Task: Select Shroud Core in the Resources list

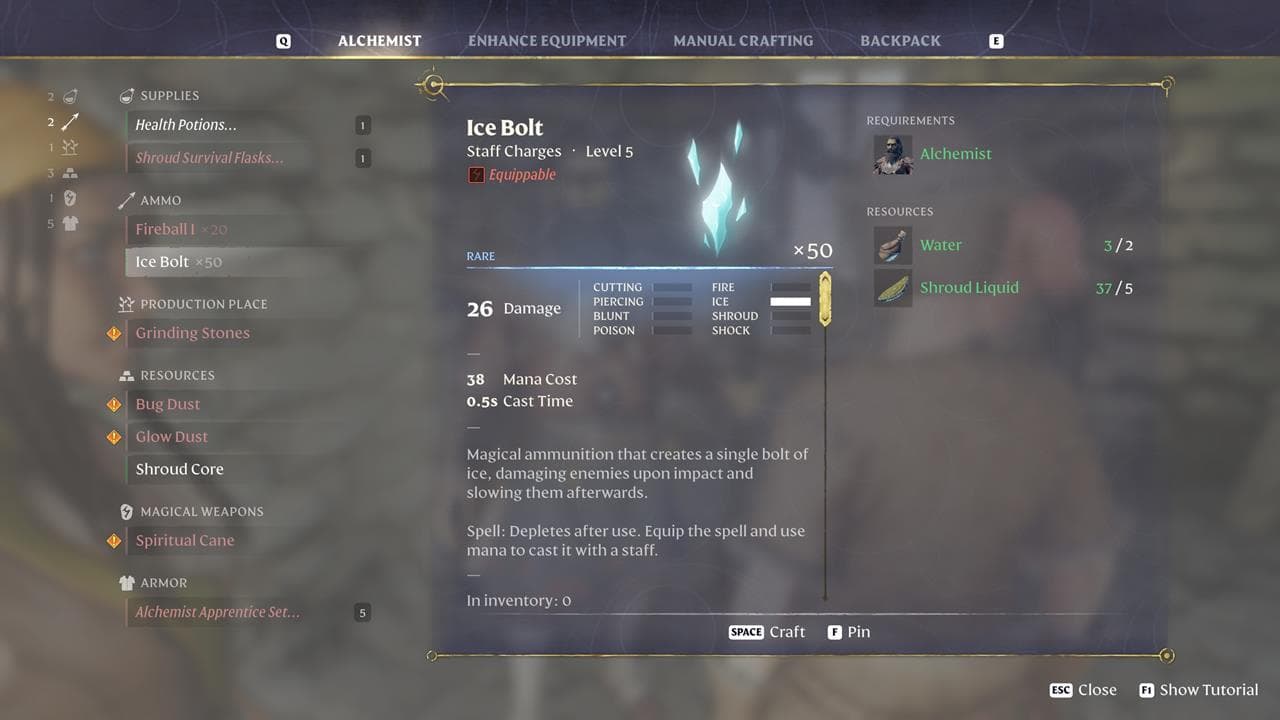Action: pyautogui.click(x=179, y=468)
